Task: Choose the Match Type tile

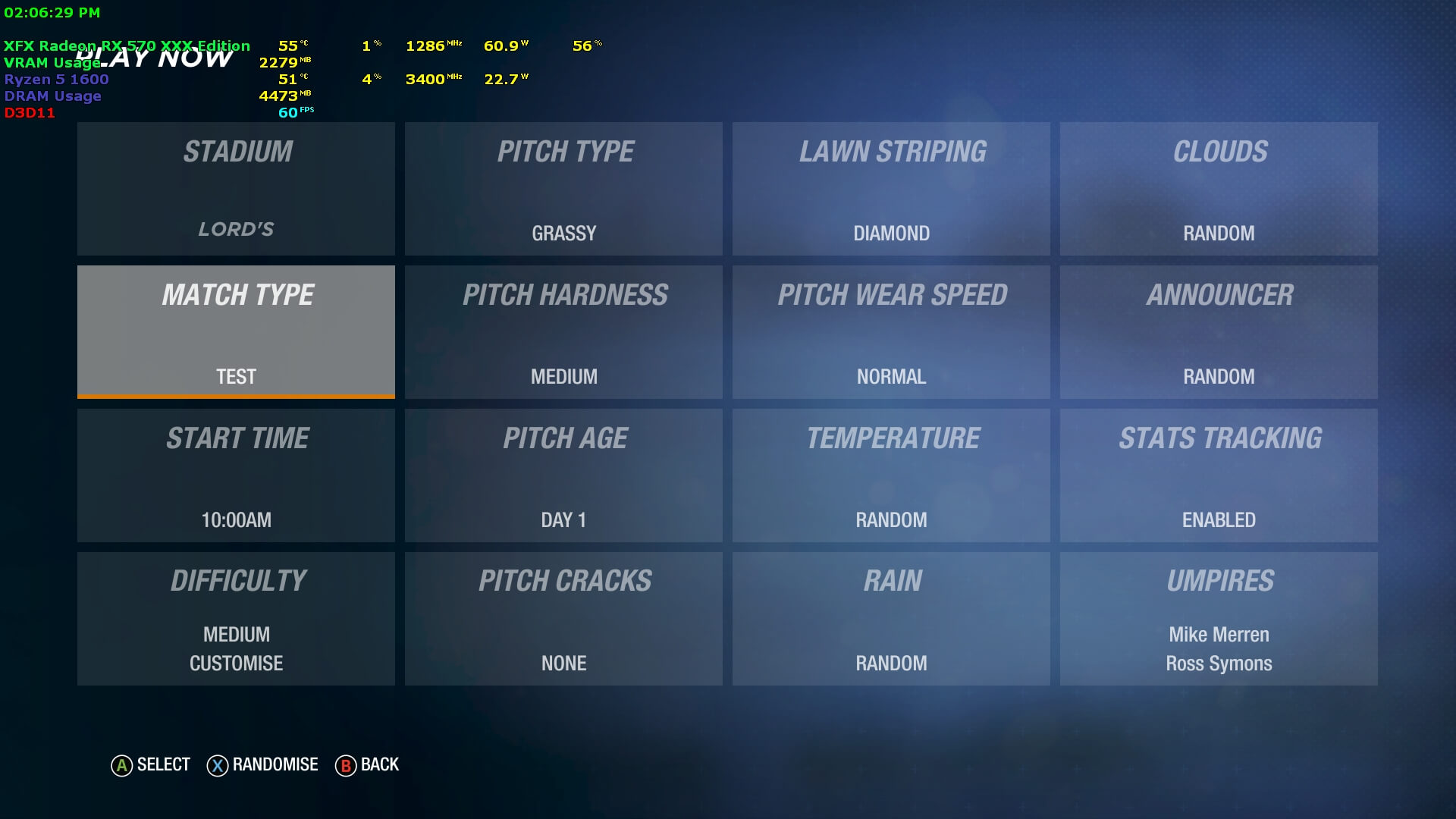Action: (236, 332)
